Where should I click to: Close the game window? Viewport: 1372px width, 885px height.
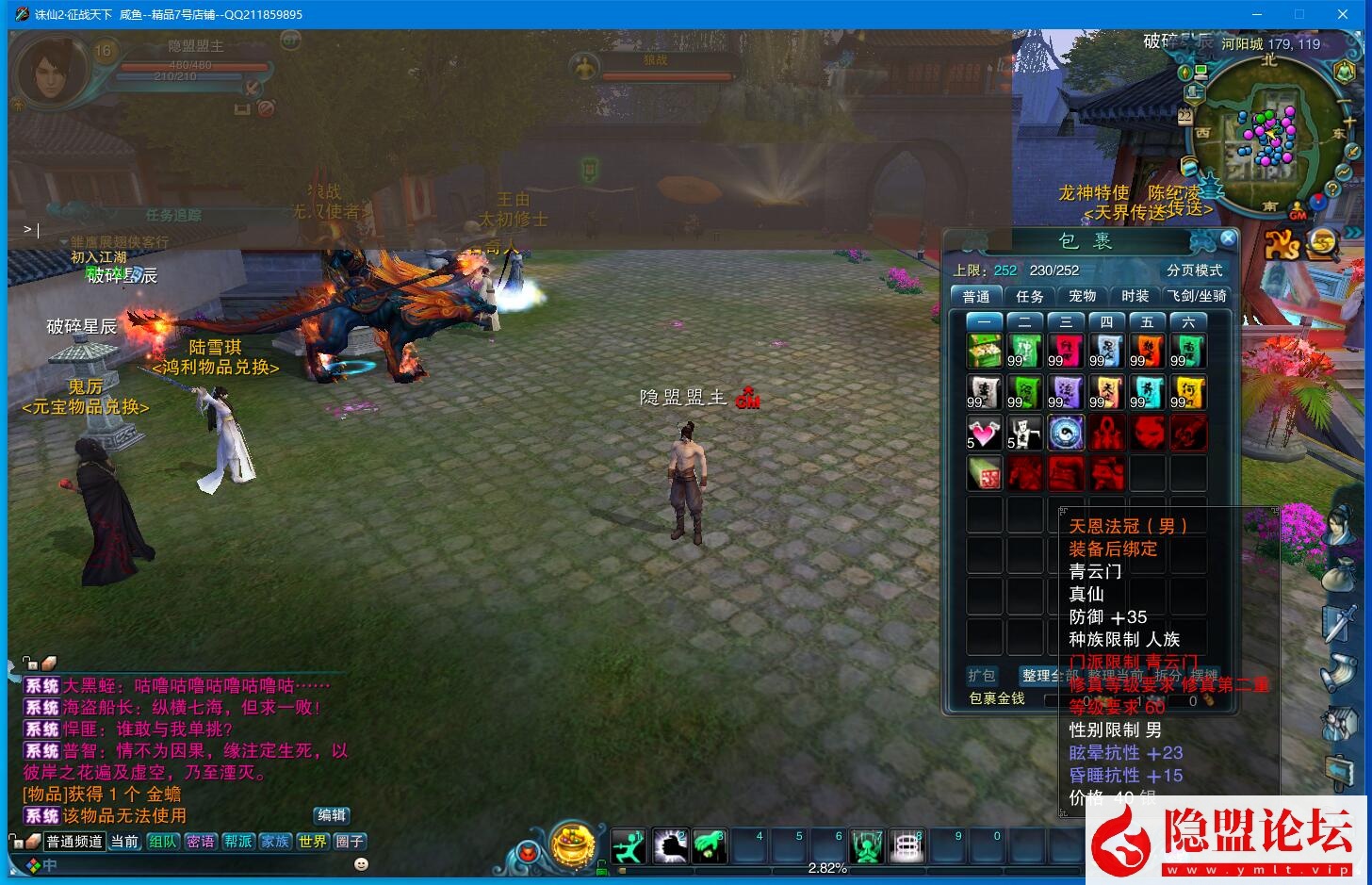[1343, 14]
